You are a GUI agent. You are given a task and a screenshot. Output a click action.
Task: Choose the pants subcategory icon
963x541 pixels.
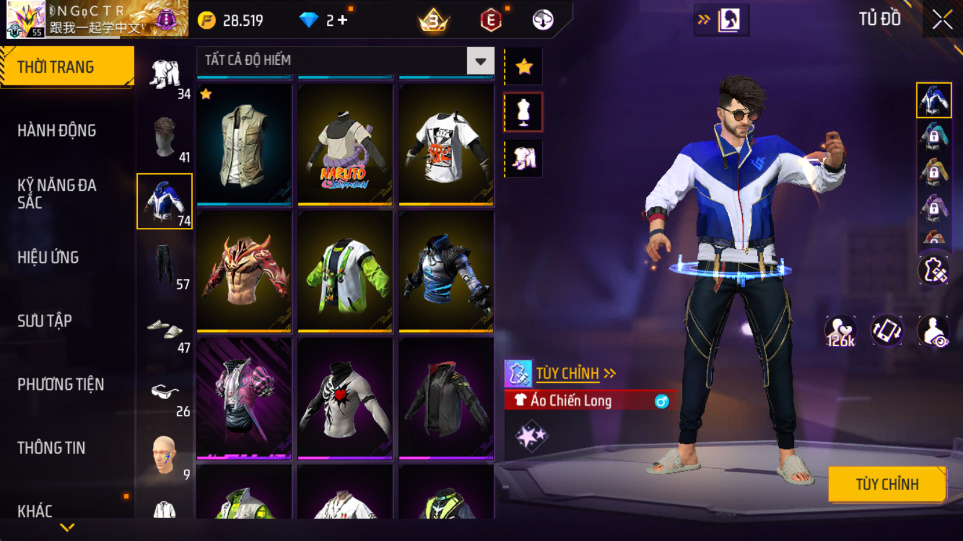(x=163, y=265)
